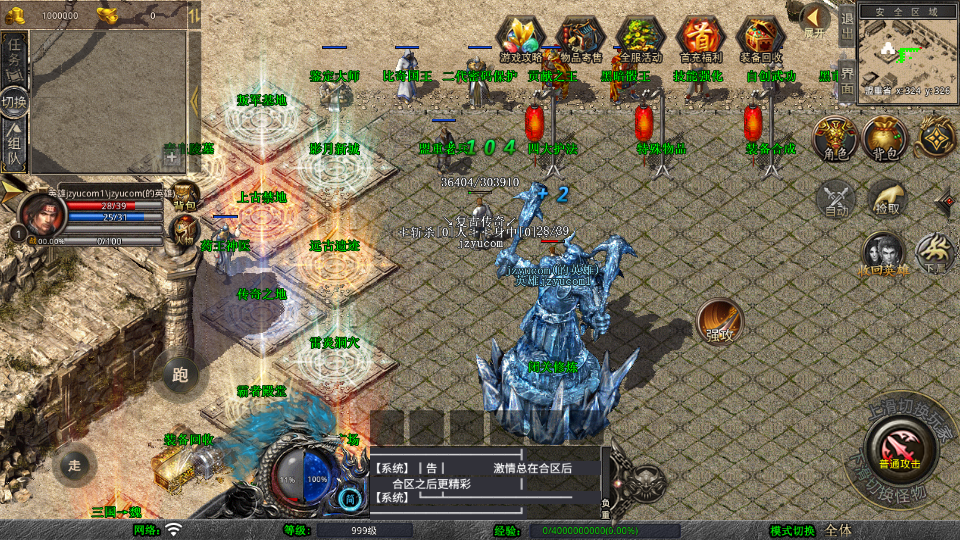Toggle the 跑 run mode button

pos(180,375)
